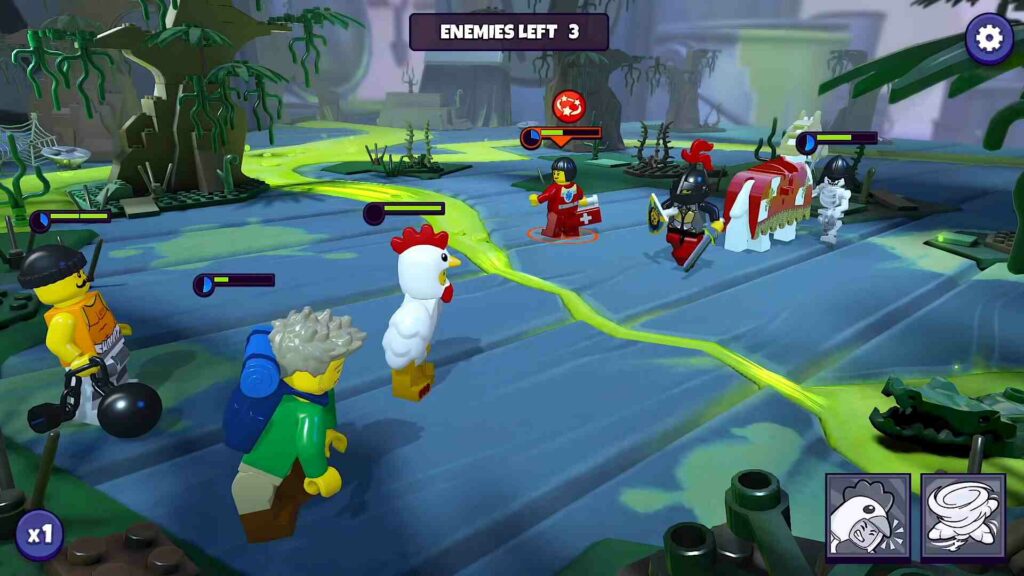Activate the chicken peck ability
Image resolution: width=1024 pixels, height=576 pixels.
click(x=867, y=515)
